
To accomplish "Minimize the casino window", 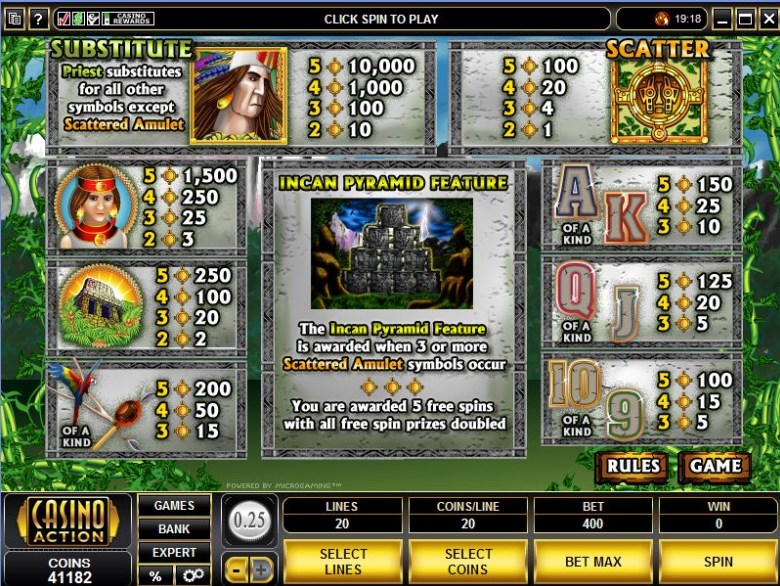I will [x=722, y=19].
